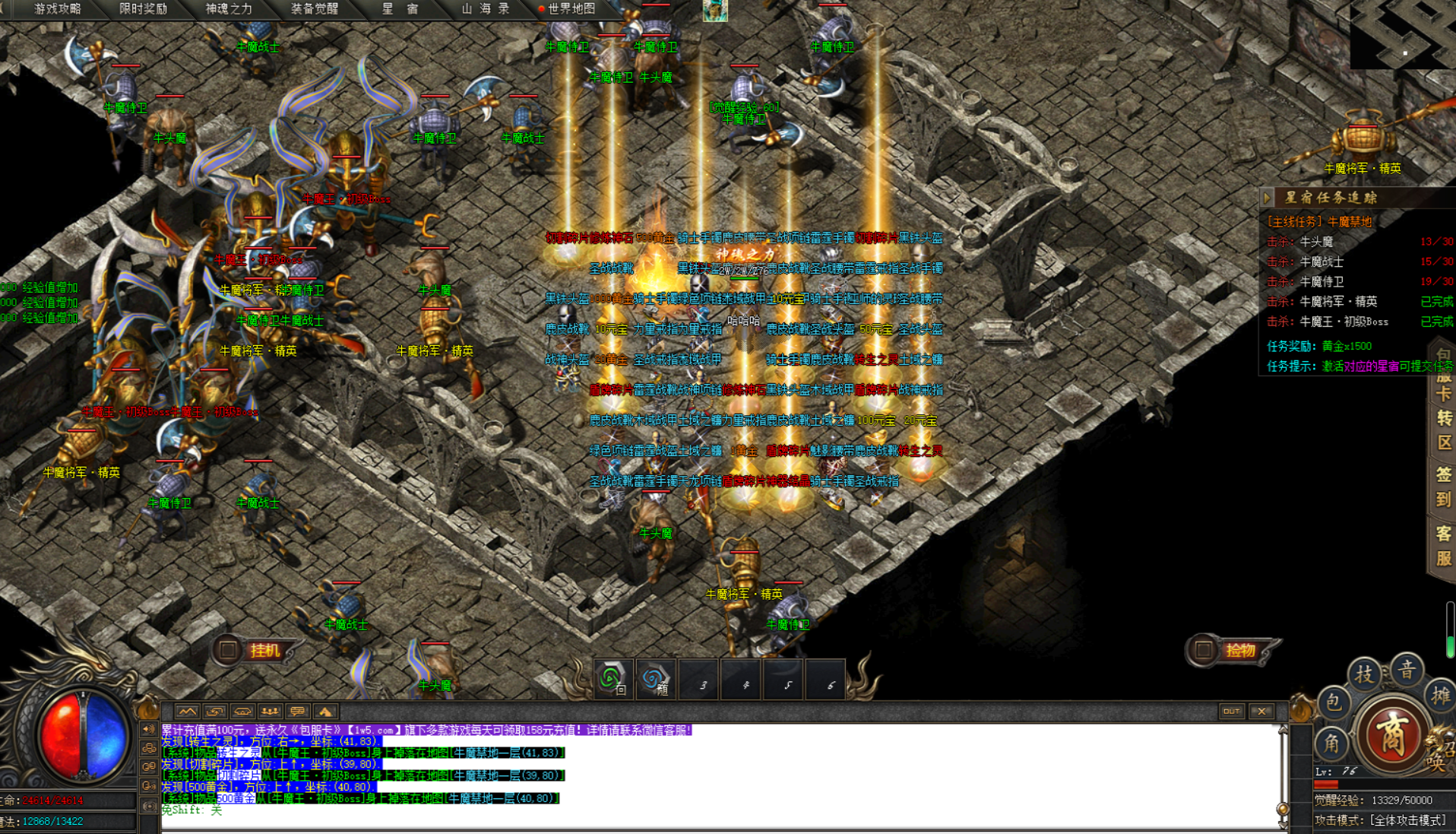
Task: Open the 角 character panel
Action: 1332,744
